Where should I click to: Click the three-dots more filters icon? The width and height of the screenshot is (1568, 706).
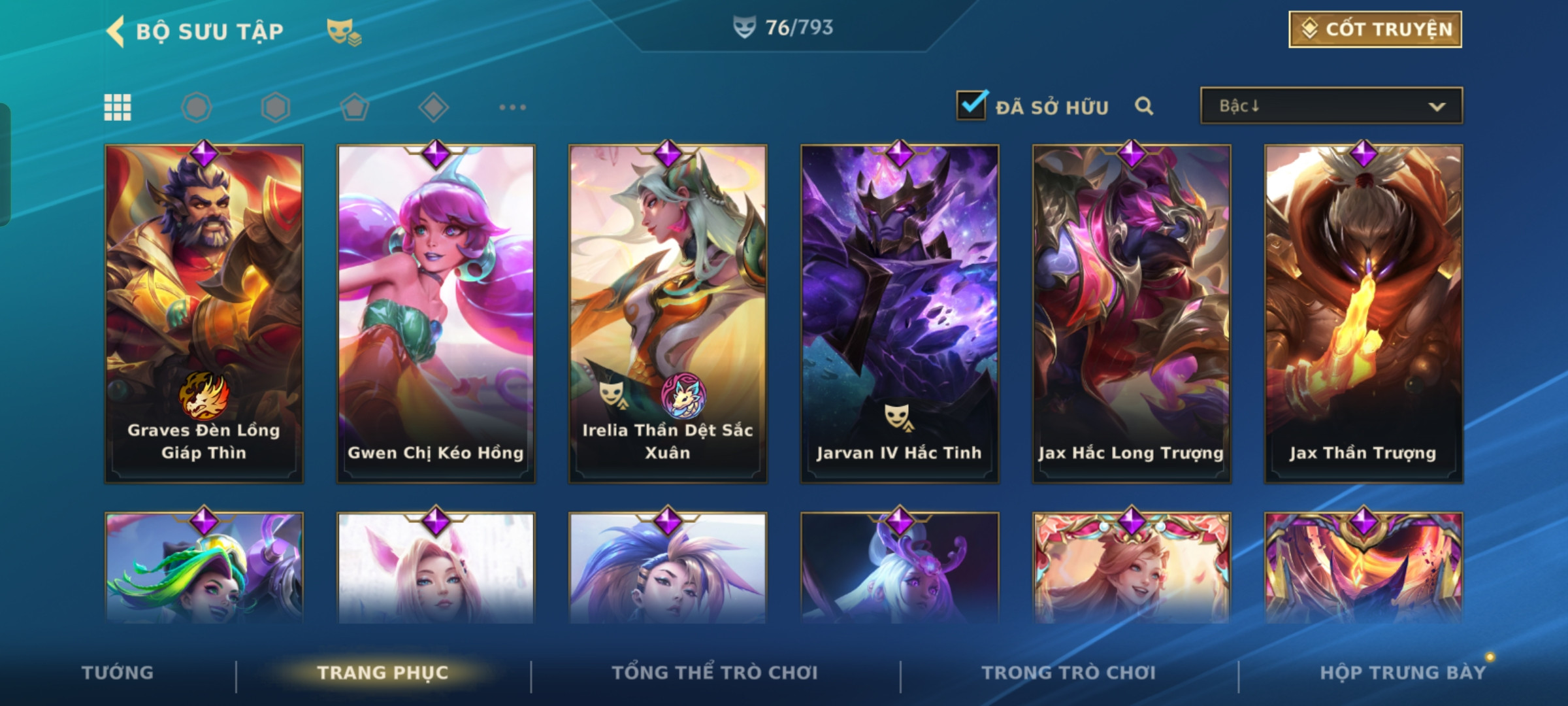[512, 107]
